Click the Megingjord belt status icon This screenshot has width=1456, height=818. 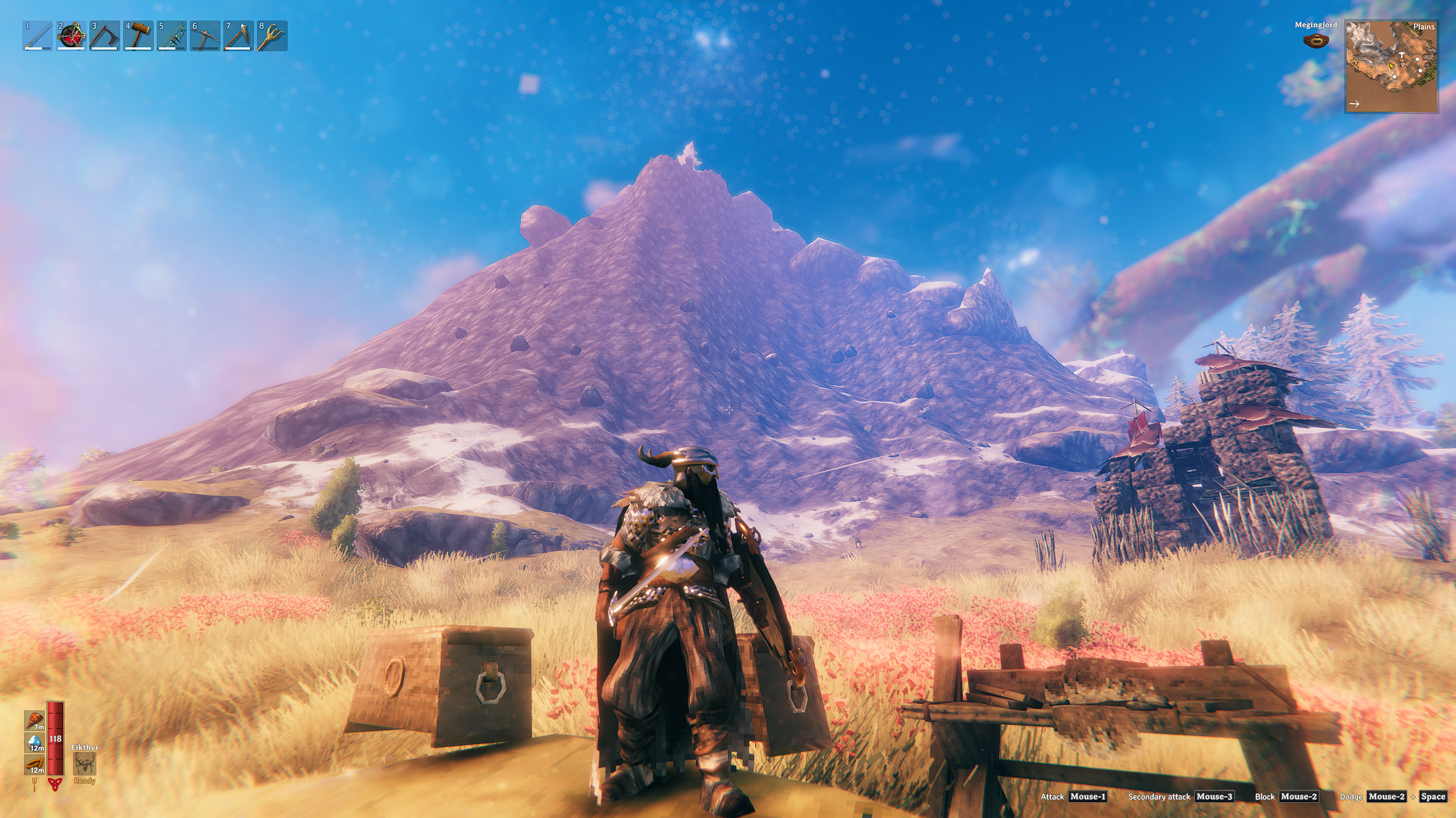(x=1316, y=41)
